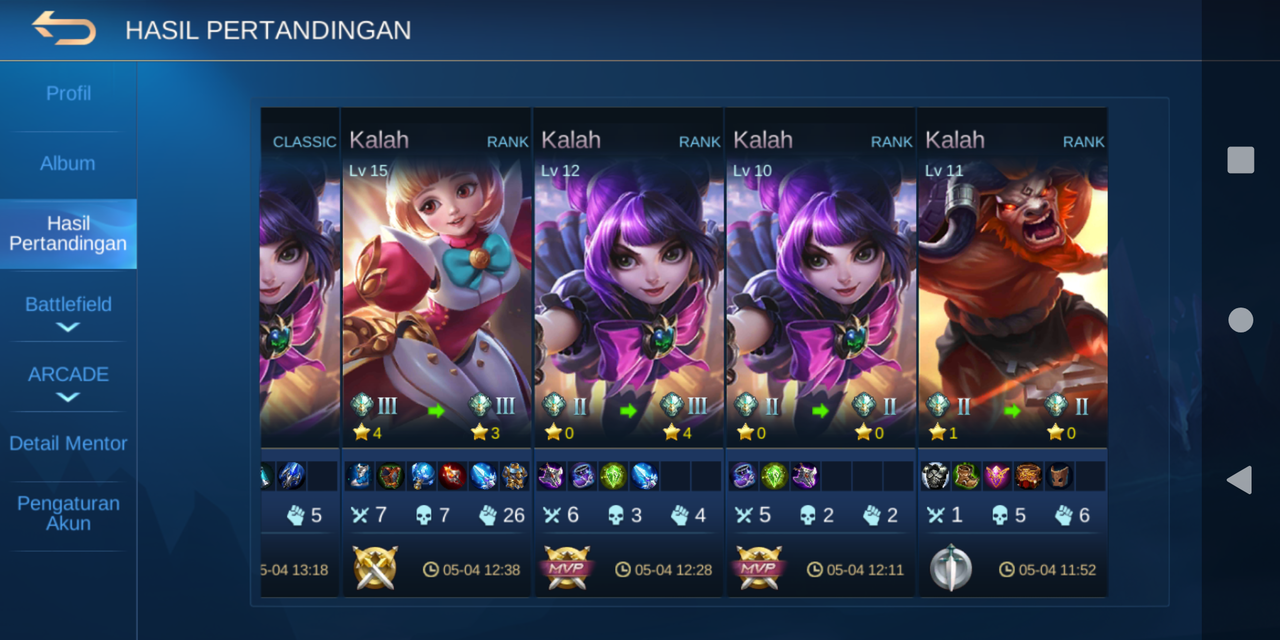
Task: Tap the Android back triangle button
Action: coord(1240,480)
